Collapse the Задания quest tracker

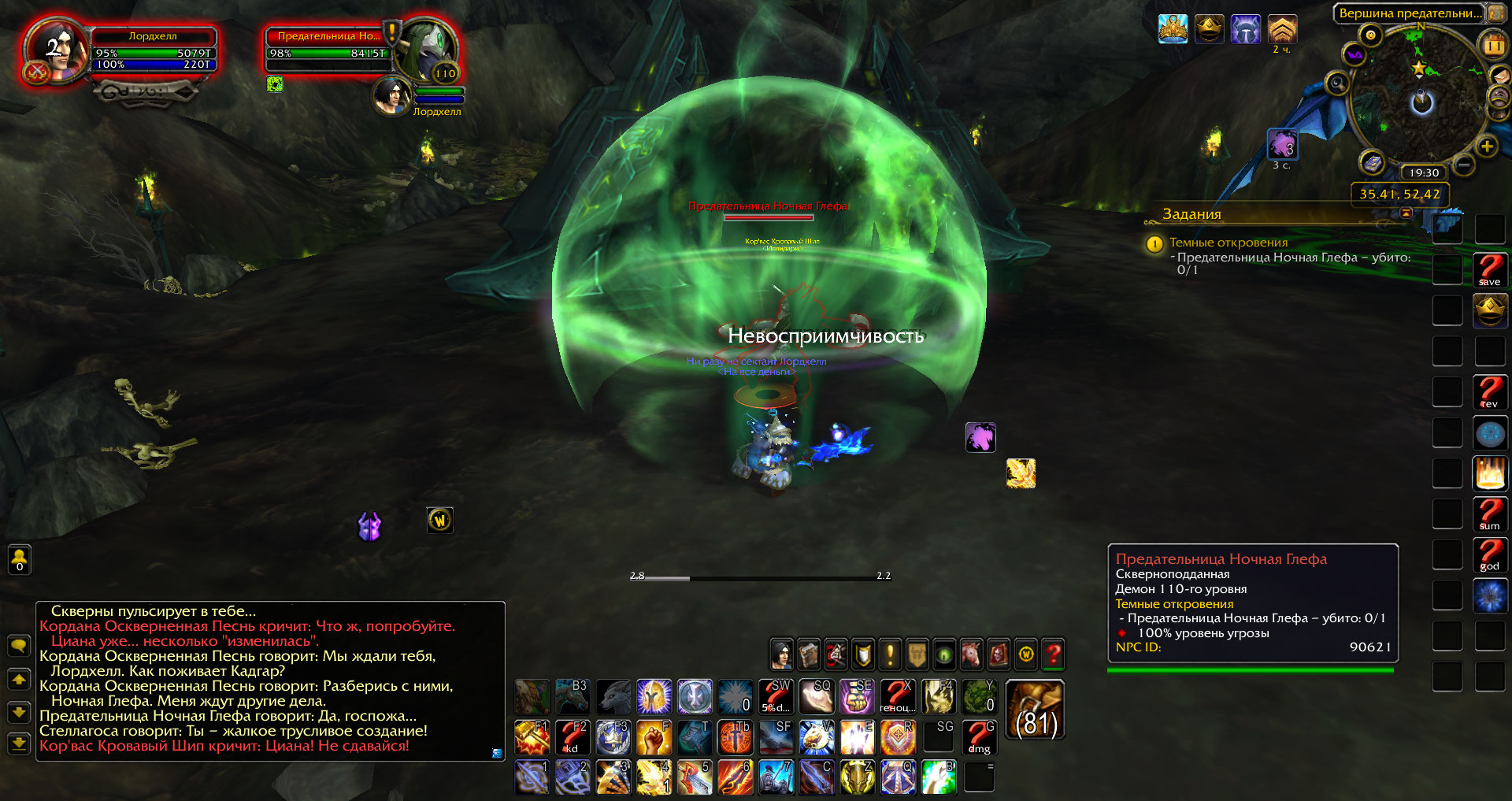(1406, 213)
